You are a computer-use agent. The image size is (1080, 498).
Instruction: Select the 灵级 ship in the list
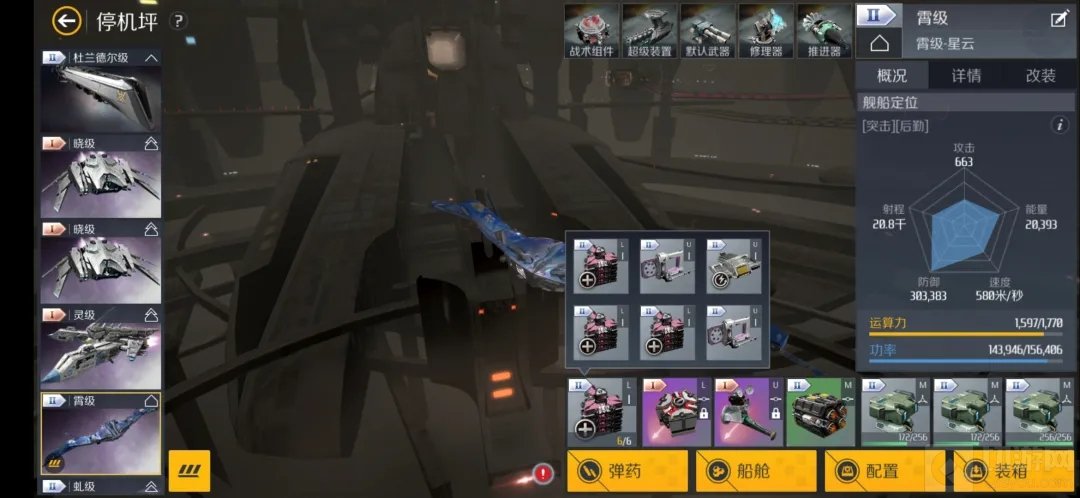(x=100, y=348)
